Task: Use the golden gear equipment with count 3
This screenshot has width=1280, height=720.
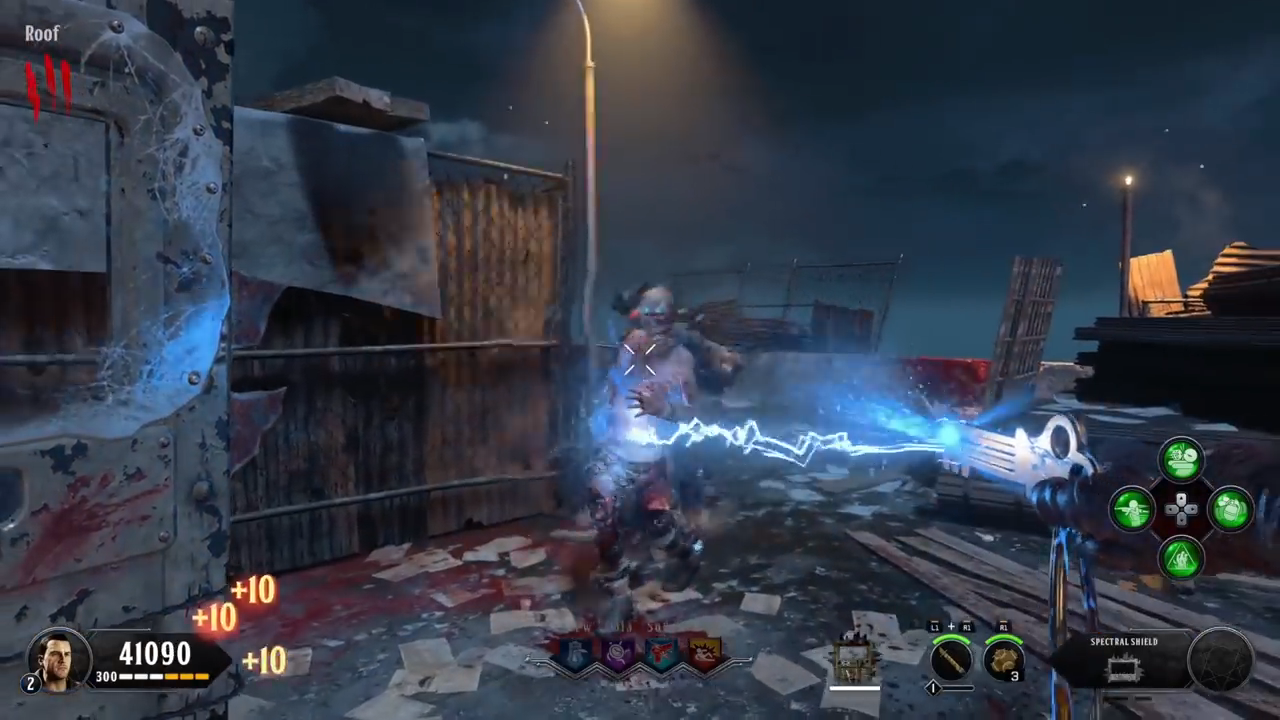Action: pyautogui.click(x=1002, y=659)
